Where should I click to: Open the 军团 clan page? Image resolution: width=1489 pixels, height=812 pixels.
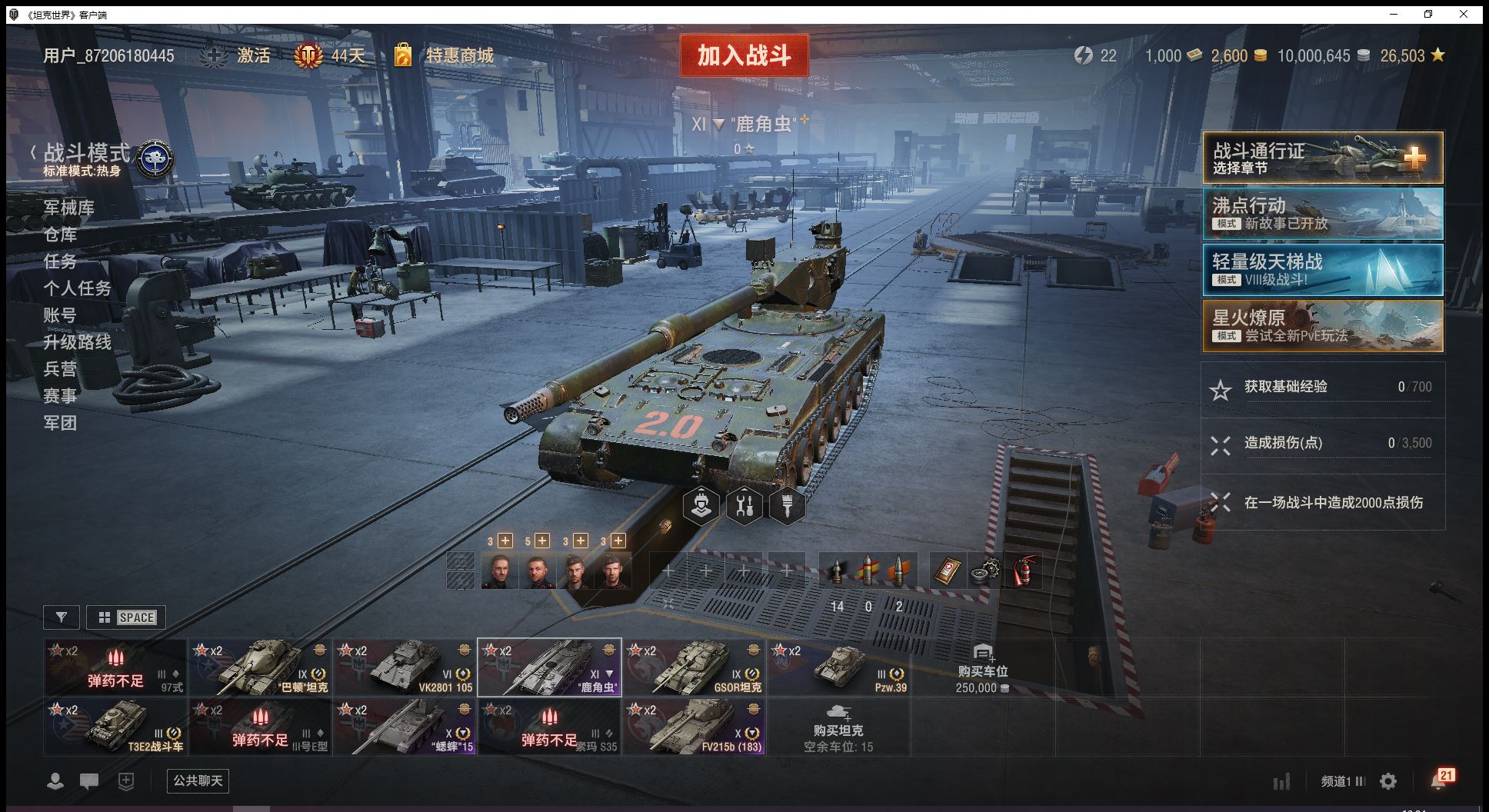pos(60,423)
